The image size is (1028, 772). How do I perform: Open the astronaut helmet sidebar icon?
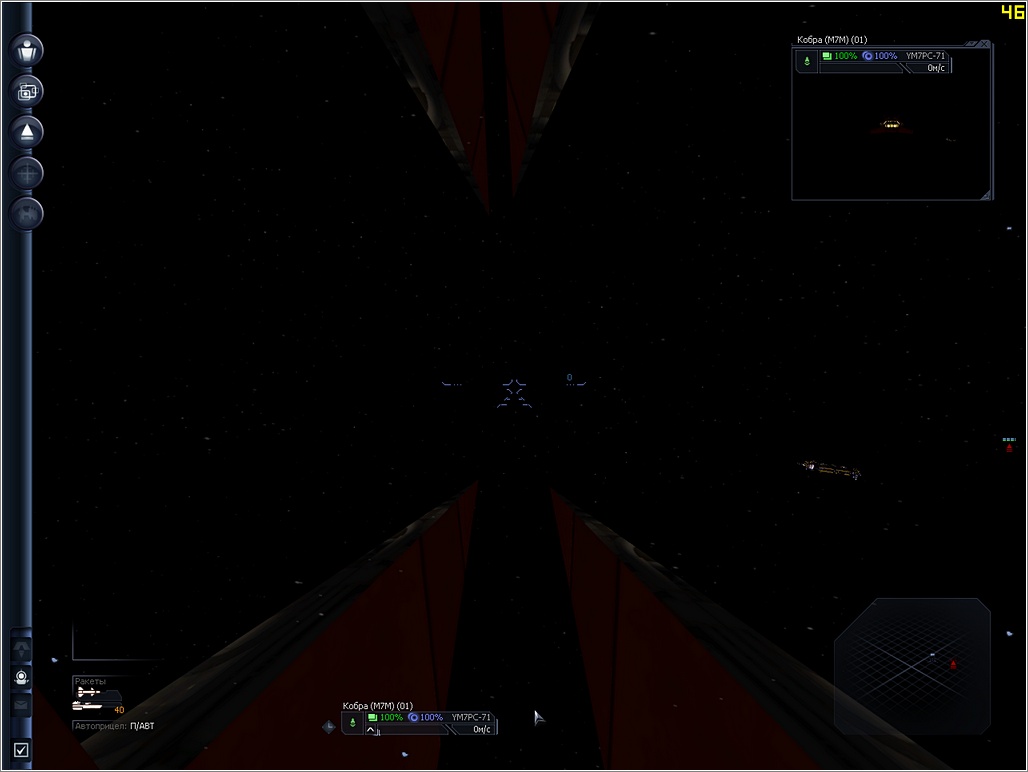tap(21, 677)
